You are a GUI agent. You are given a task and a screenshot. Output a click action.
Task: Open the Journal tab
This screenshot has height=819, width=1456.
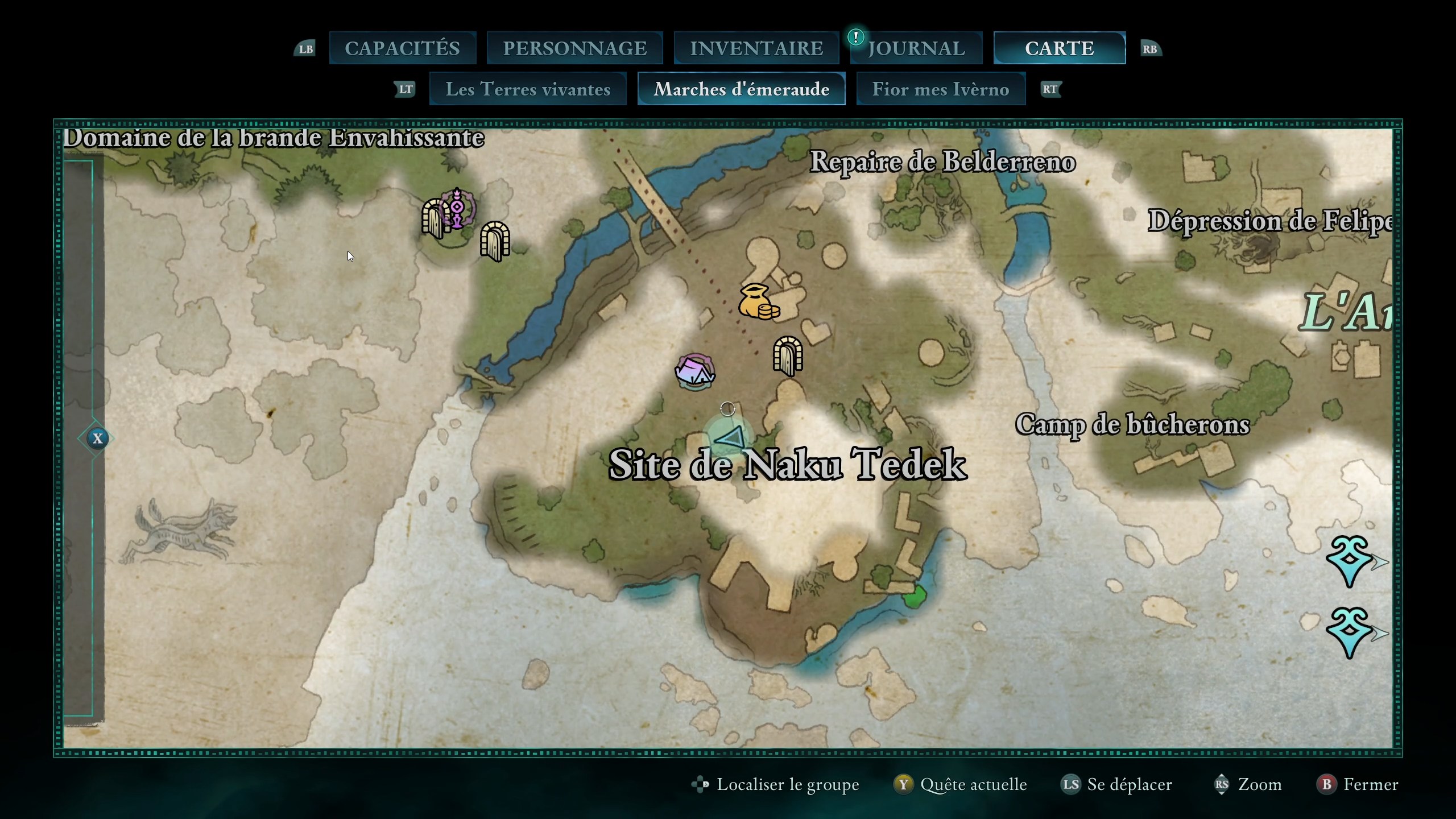(916, 48)
